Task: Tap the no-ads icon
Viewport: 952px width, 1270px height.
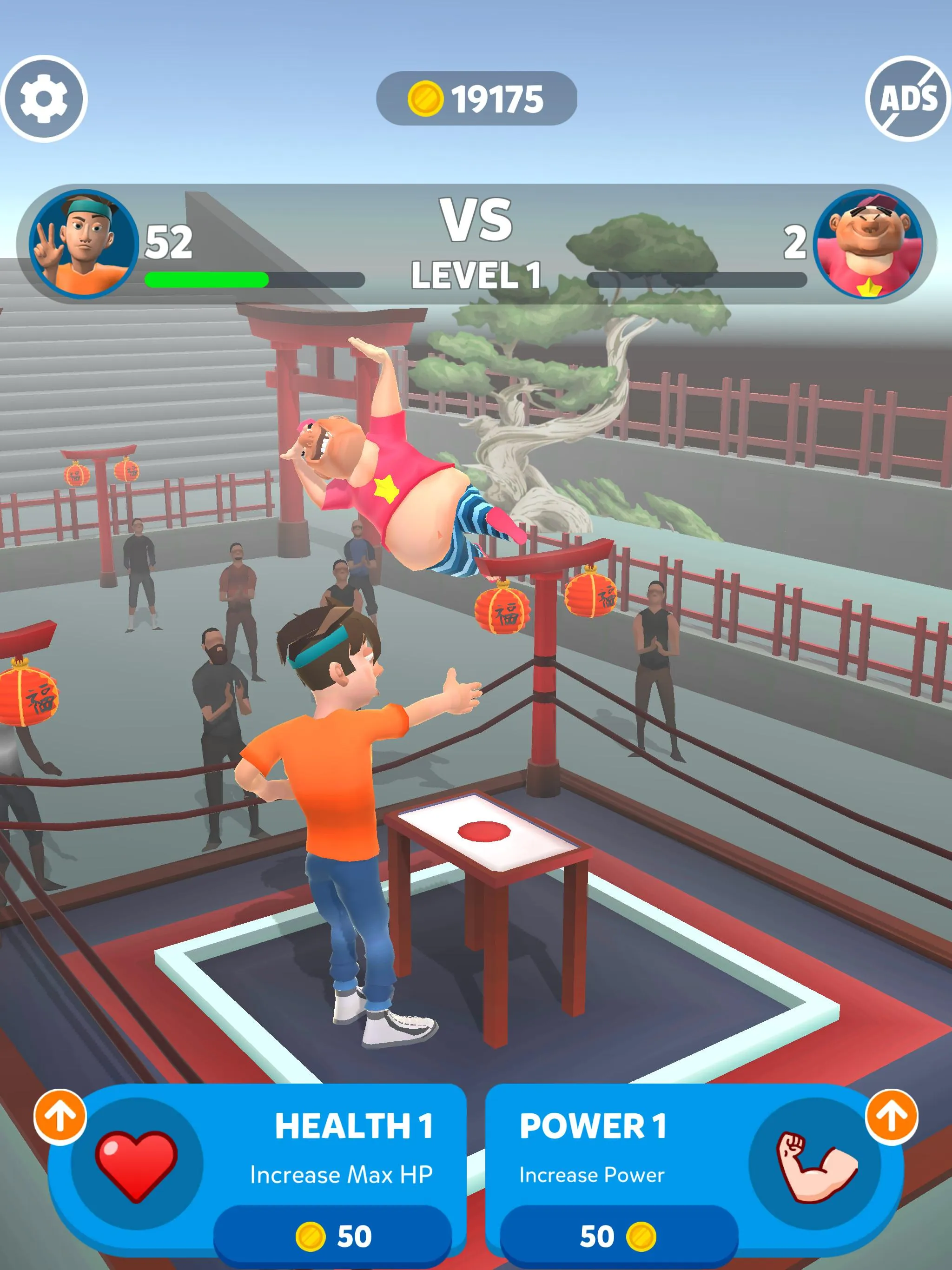Action: 907,98
